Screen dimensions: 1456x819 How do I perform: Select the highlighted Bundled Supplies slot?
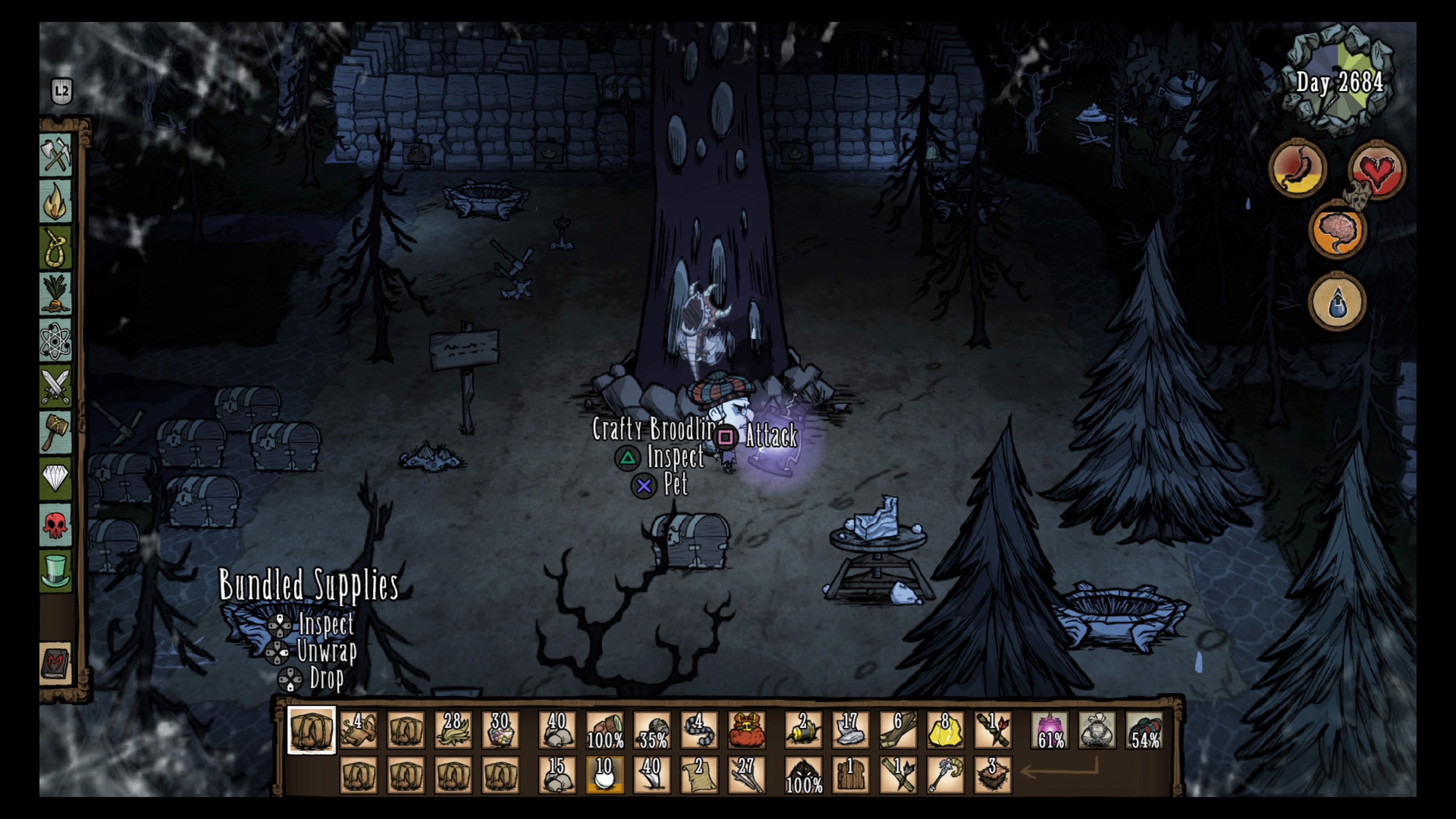(311, 730)
